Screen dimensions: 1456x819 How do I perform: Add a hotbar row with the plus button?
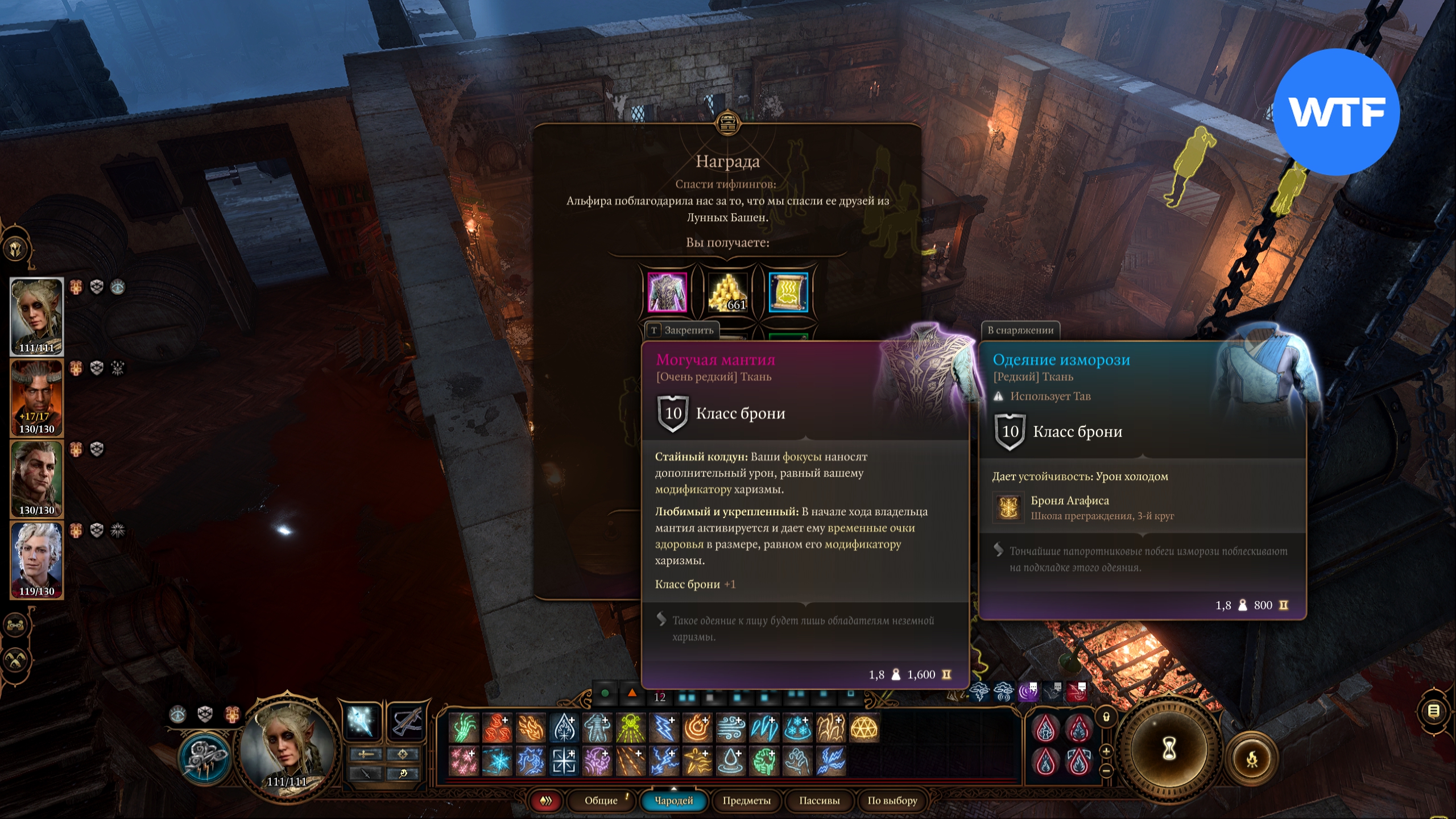[x=1106, y=751]
